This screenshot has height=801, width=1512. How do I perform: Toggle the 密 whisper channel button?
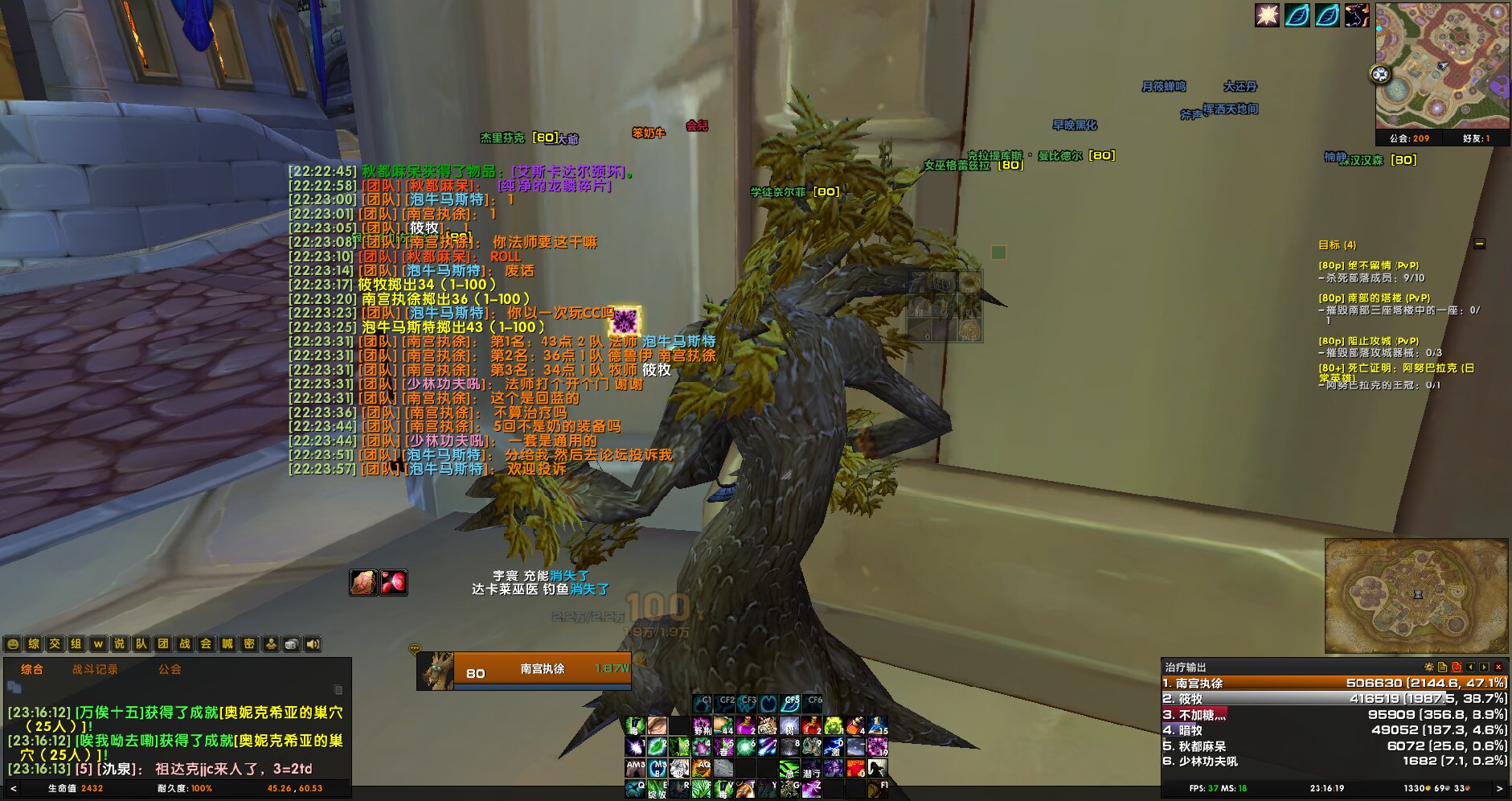pyautogui.click(x=248, y=644)
